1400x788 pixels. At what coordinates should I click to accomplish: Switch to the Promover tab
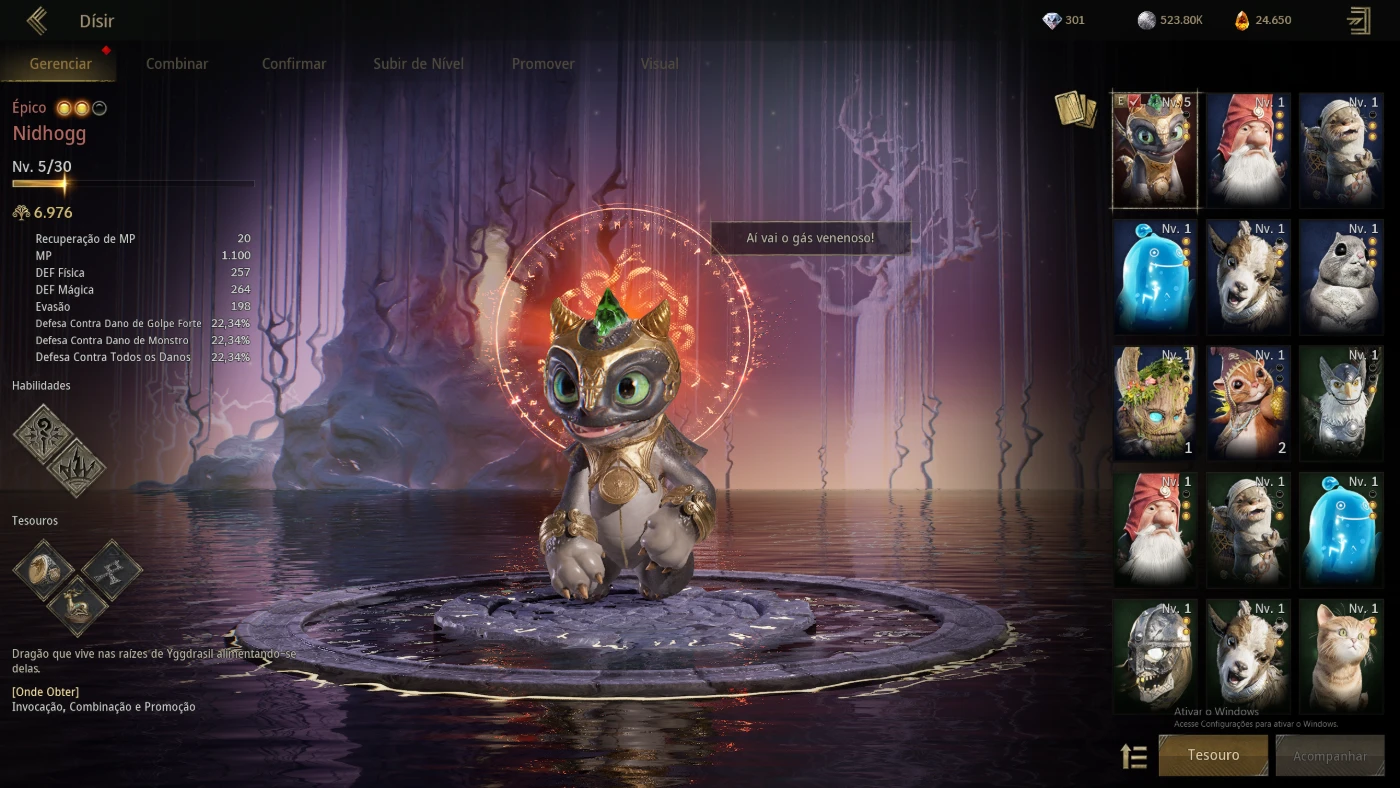coord(543,63)
